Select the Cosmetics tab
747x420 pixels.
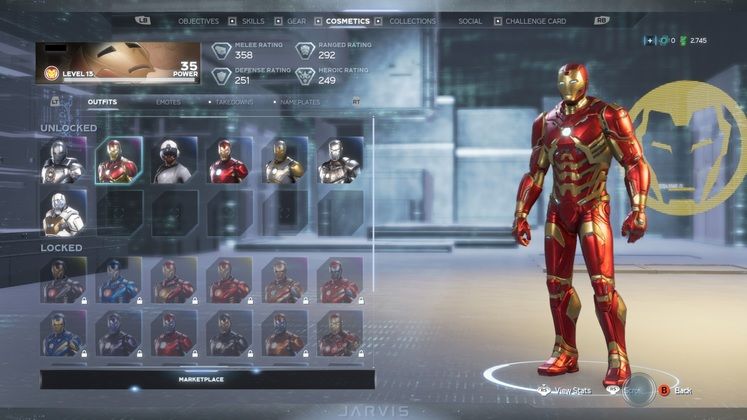[x=347, y=21]
